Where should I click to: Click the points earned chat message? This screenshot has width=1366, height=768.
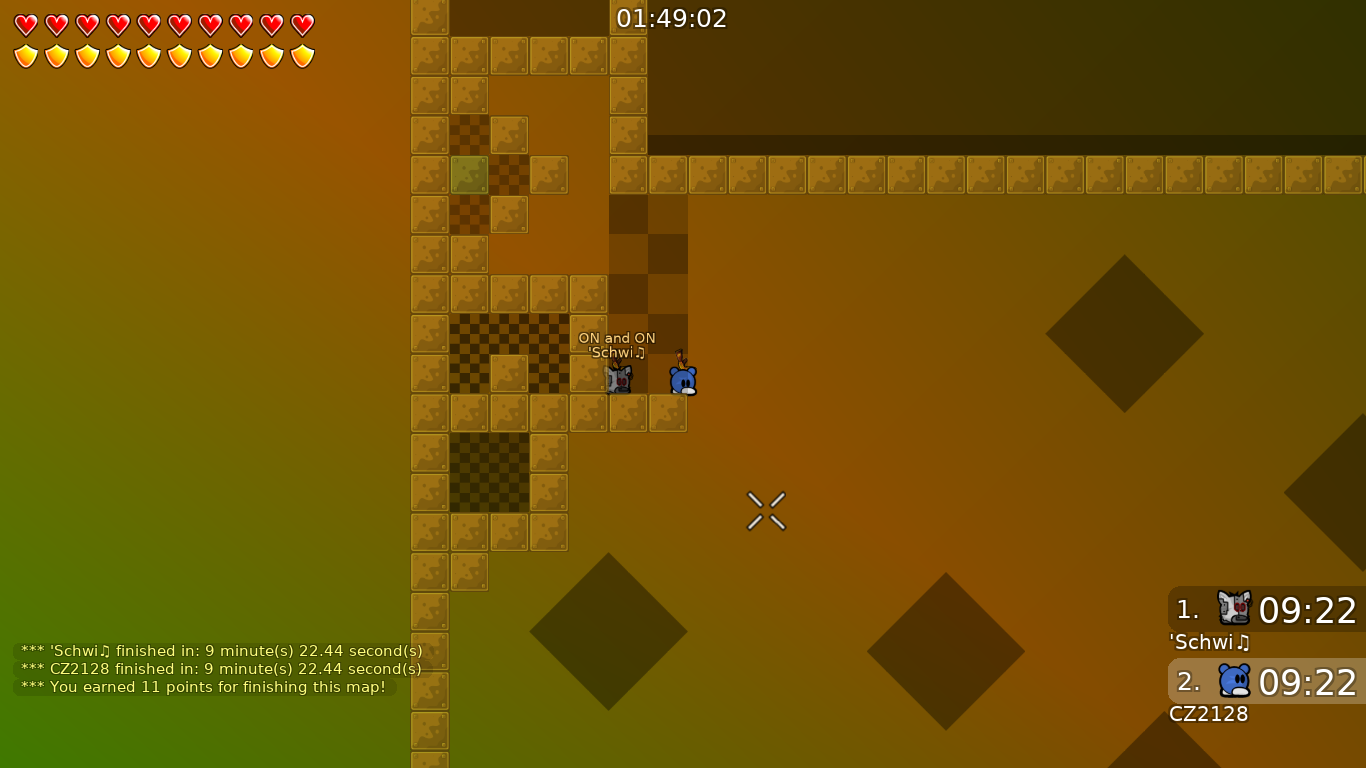(x=204, y=687)
